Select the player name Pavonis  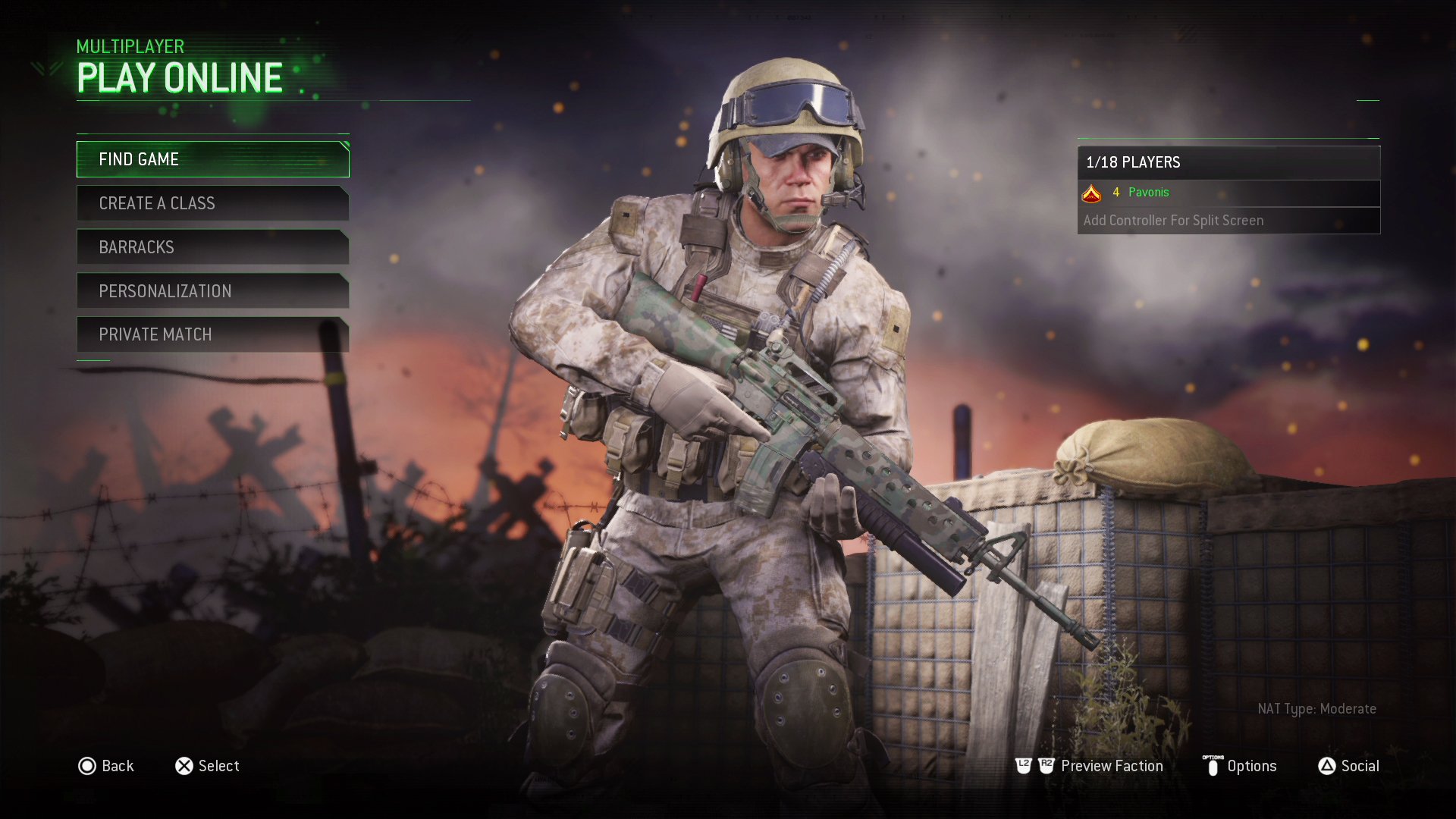(1148, 193)
